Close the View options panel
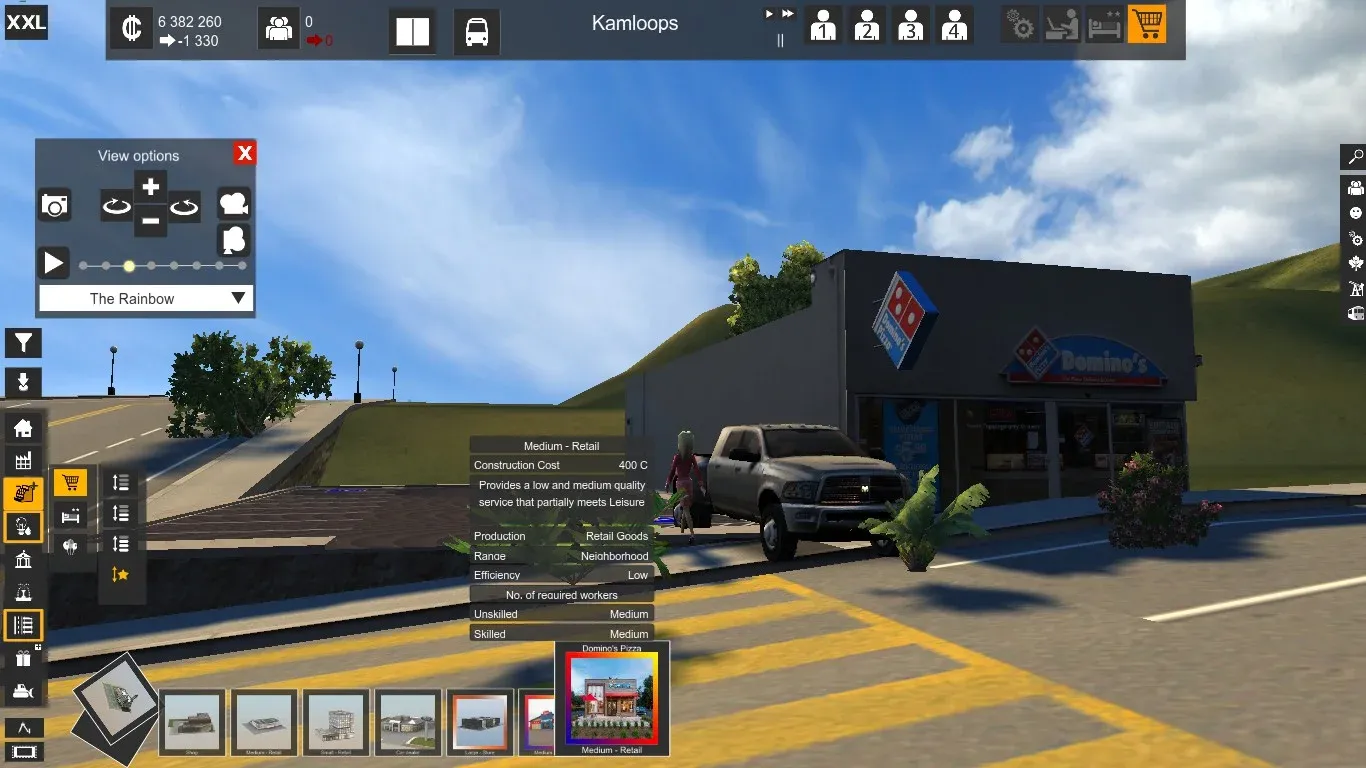This screenshot has height=768, width=1366. click(245, 153)
